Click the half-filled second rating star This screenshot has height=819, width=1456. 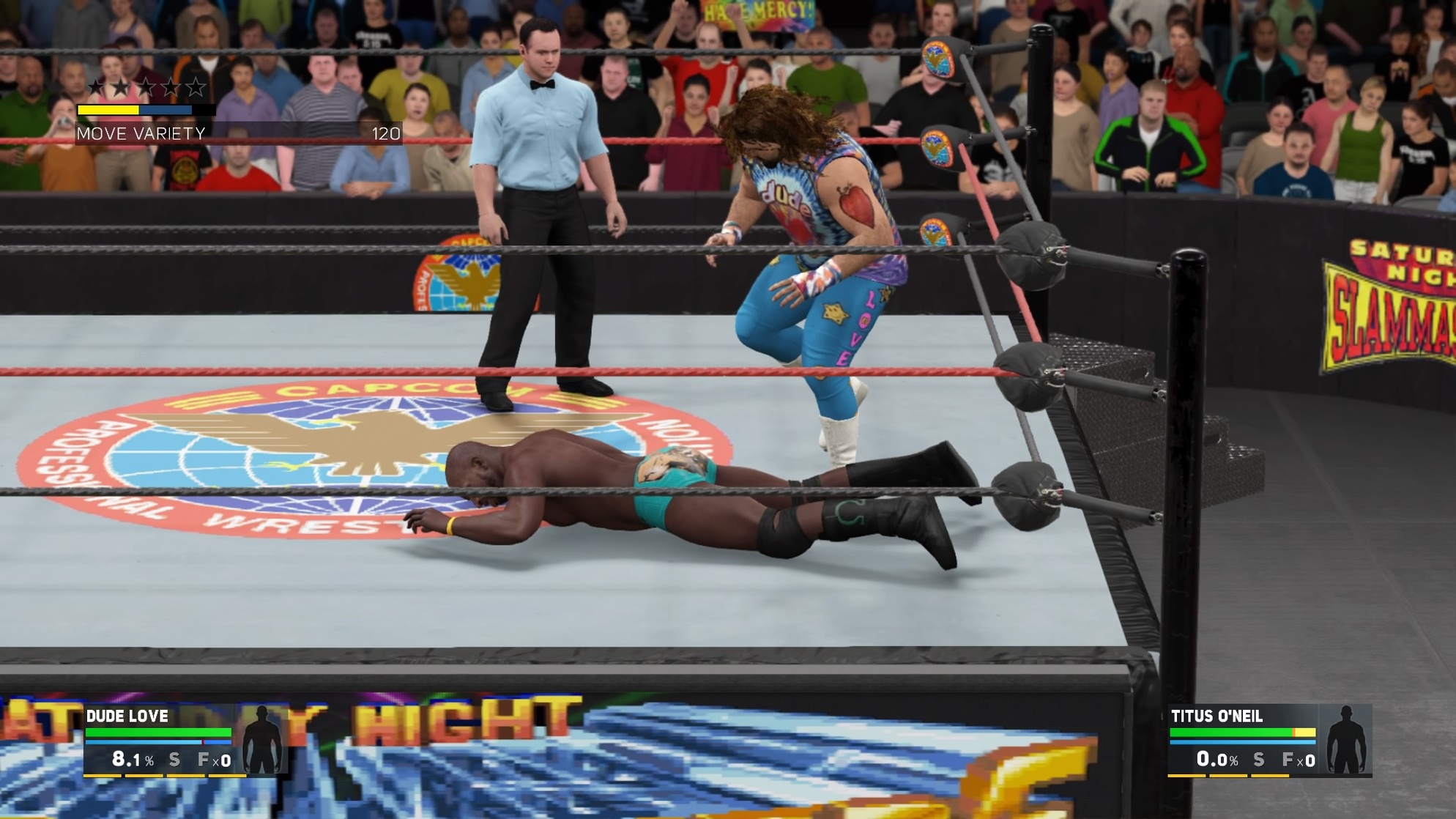pos(121,87)
